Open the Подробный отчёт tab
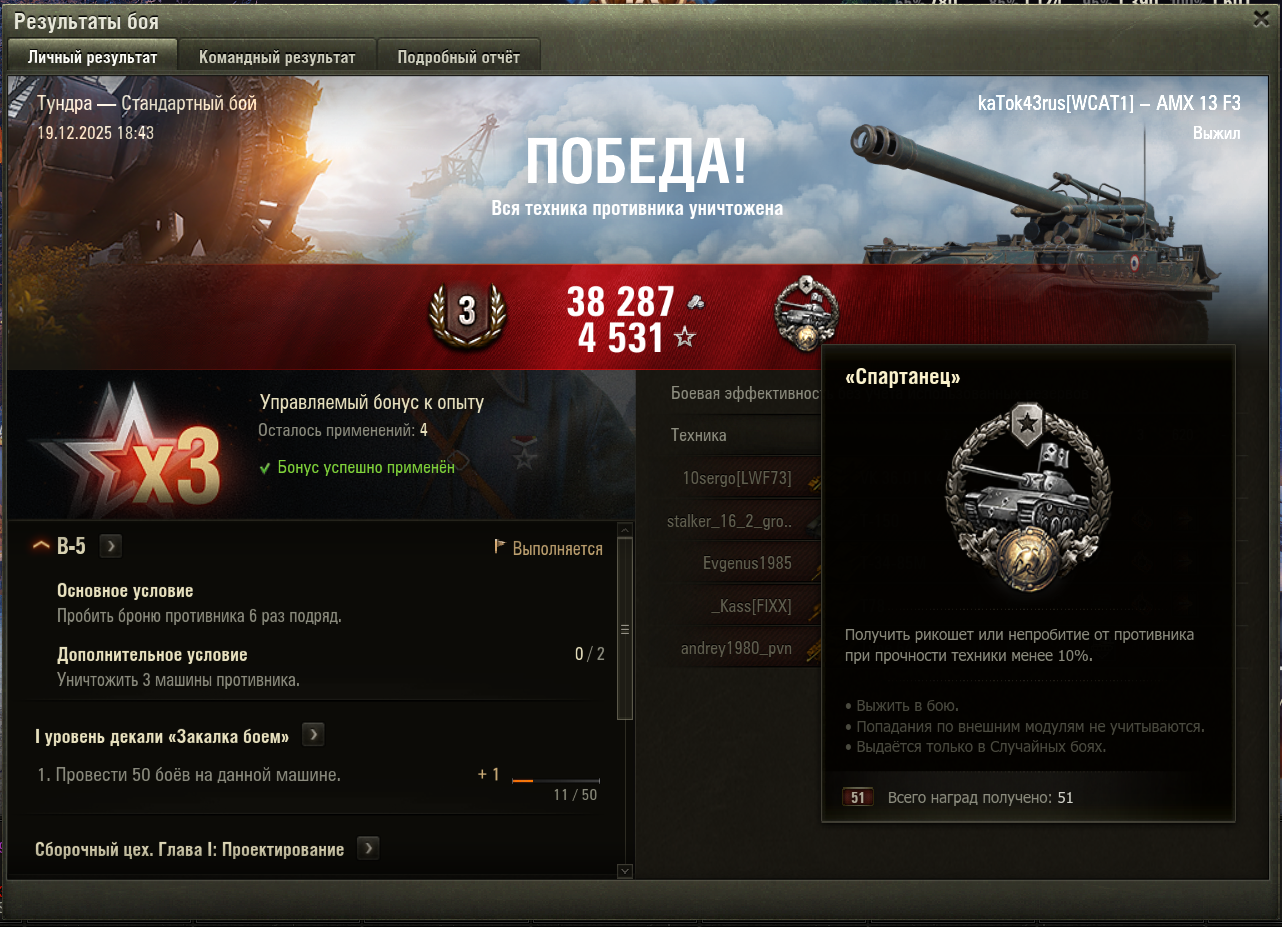 tap(458, 57)
